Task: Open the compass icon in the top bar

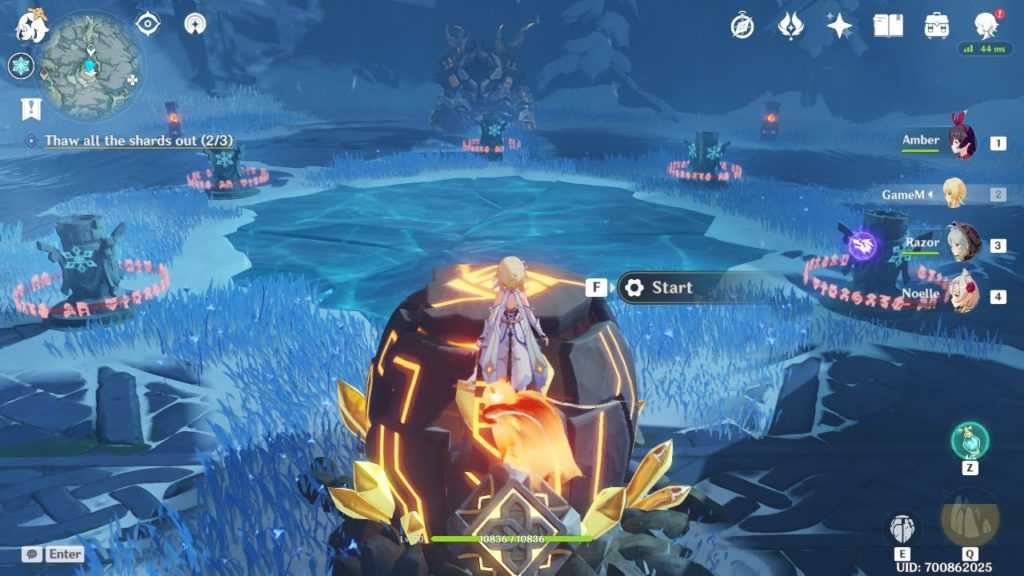Action: coord(742,26)
